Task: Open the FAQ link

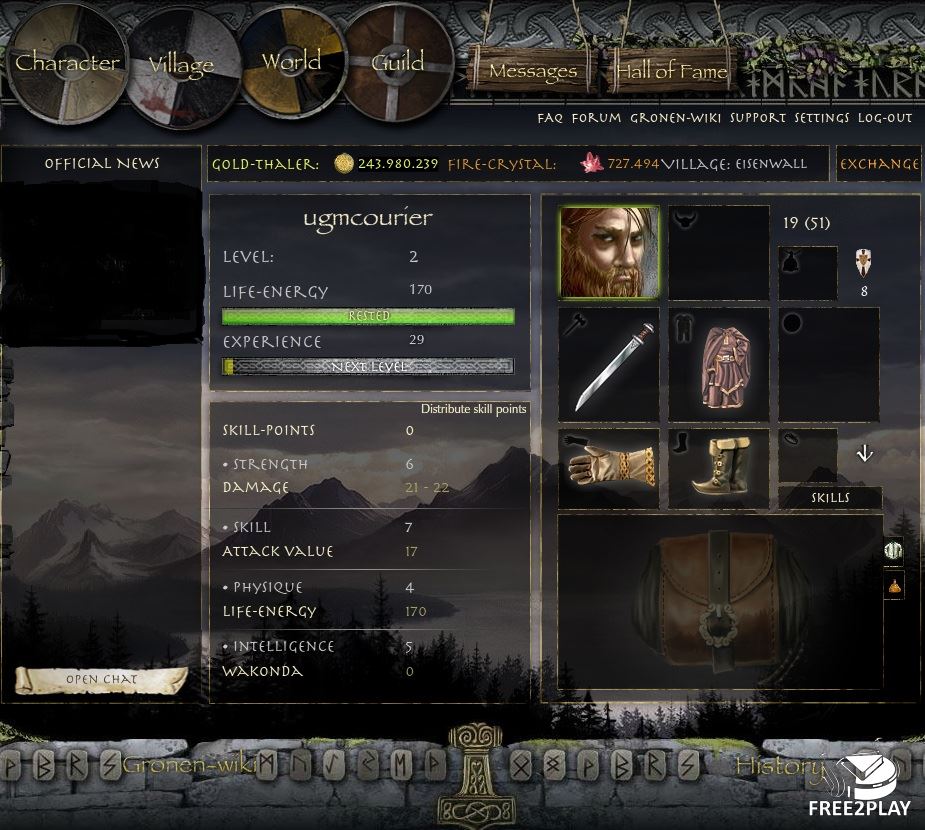Action: 550,118
